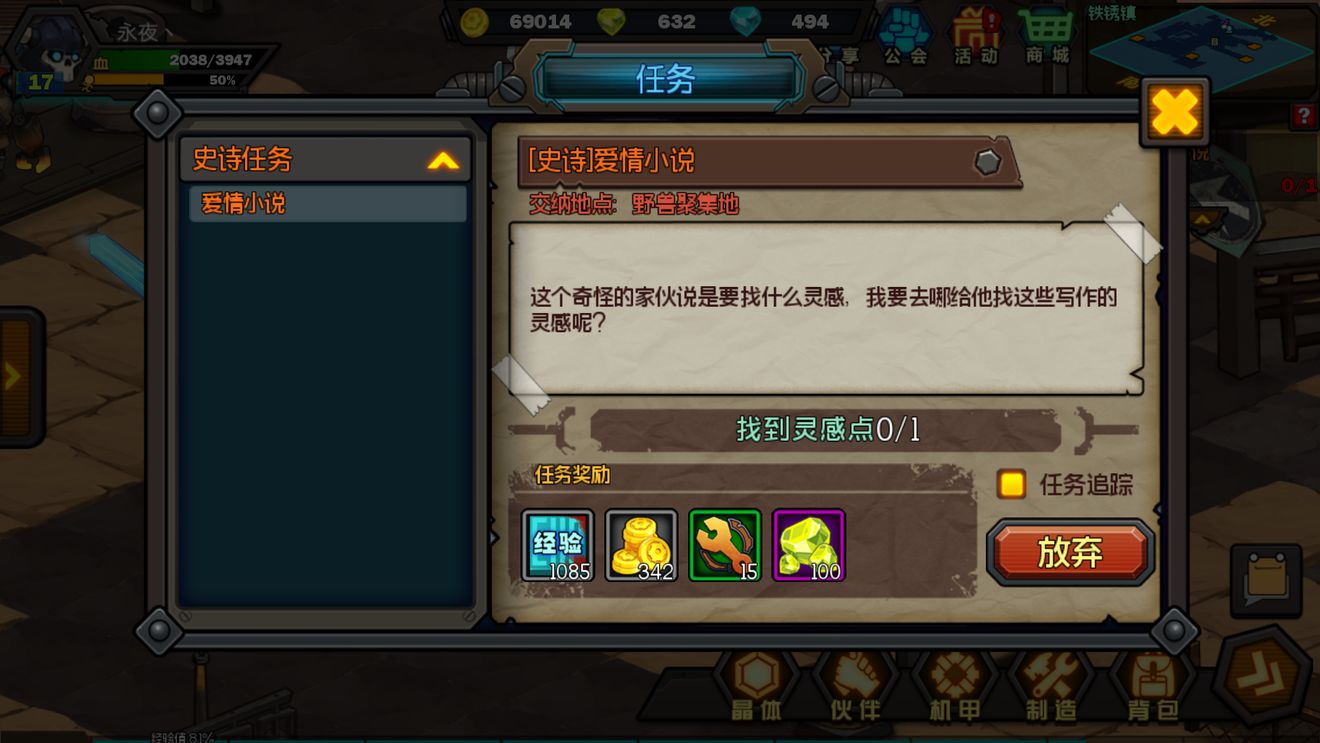This screenshot has width=1320, height=743.
Task: Collapse the 史诗任务 section with up arrow
Action: pyautogui.click(x=444, y=160)
